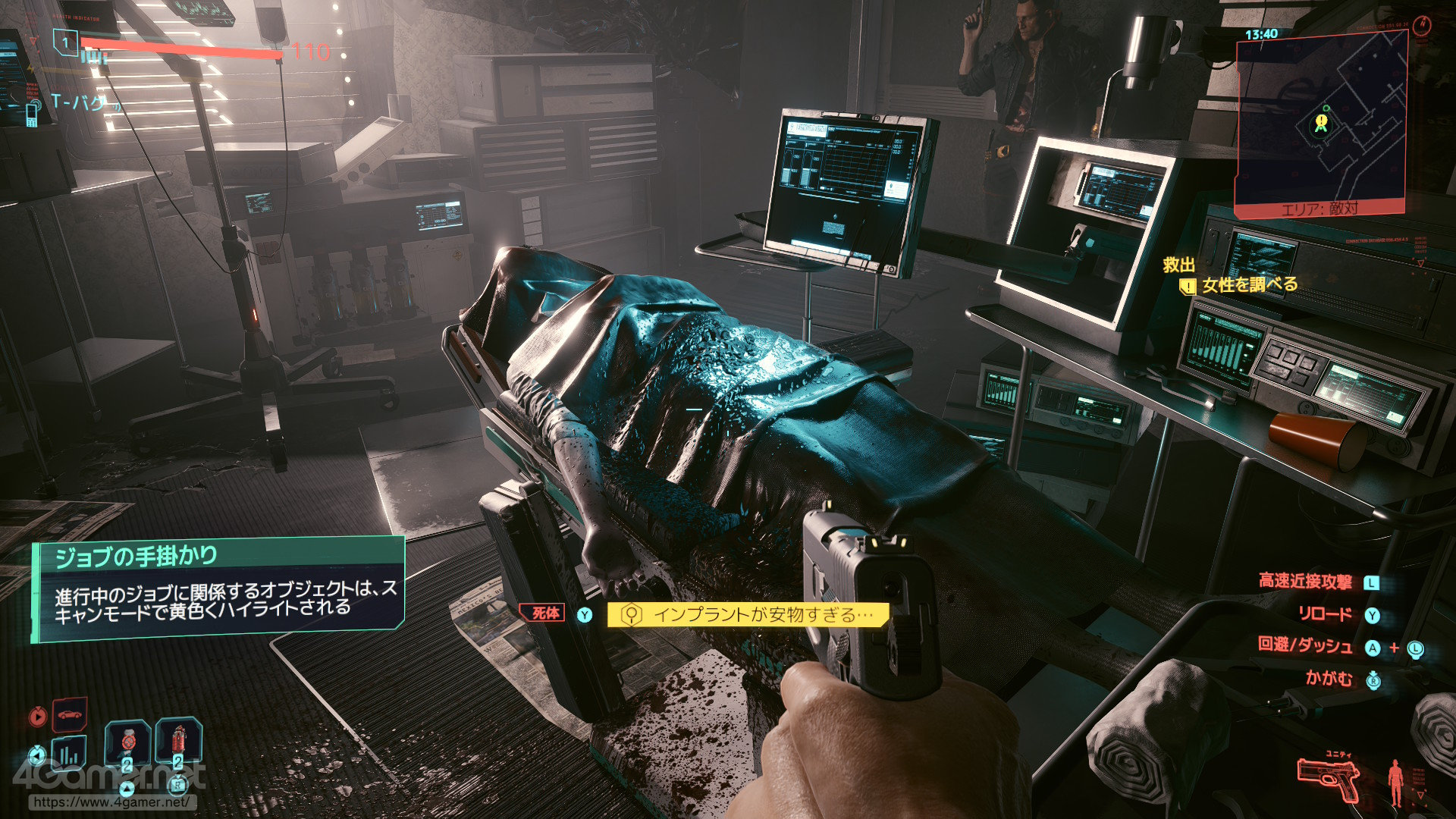Image resolution: width=1456 pixels, height=819 pixels.
Task: Select the 女性を調べる quest objective
Action: (x=1249, y=285)
